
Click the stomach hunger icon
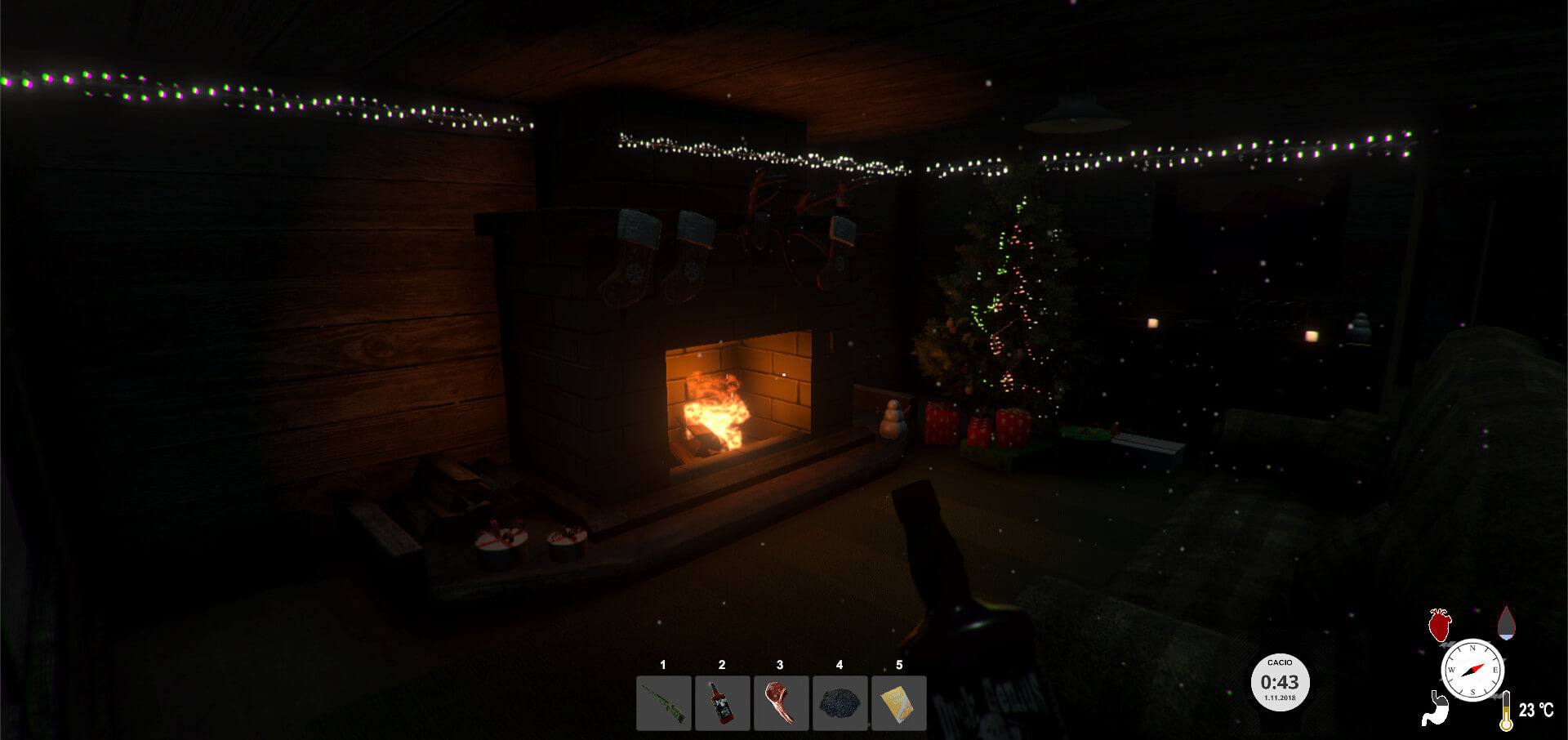pyautogui.click(x=1434, y=709)
